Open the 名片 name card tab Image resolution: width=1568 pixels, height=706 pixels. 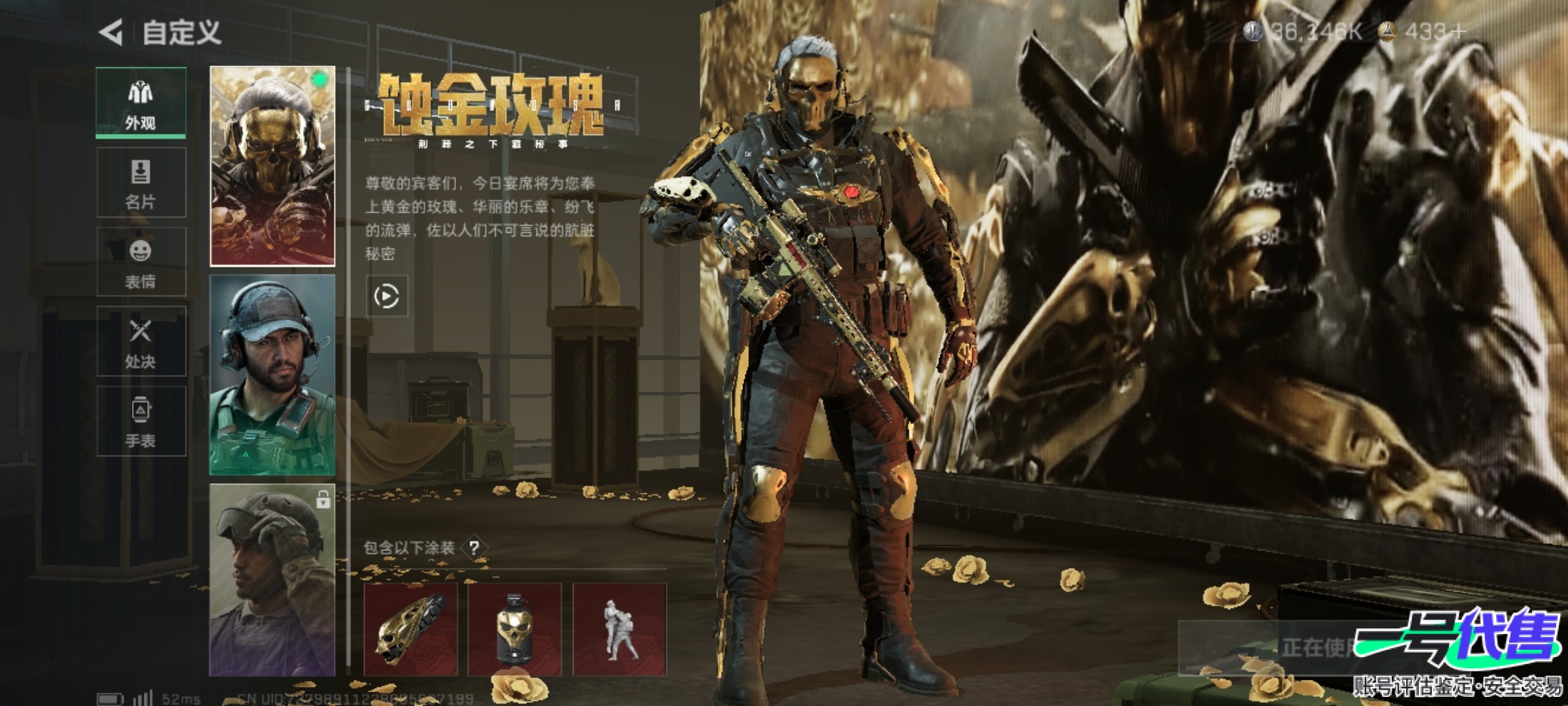[x=141, y=182]
